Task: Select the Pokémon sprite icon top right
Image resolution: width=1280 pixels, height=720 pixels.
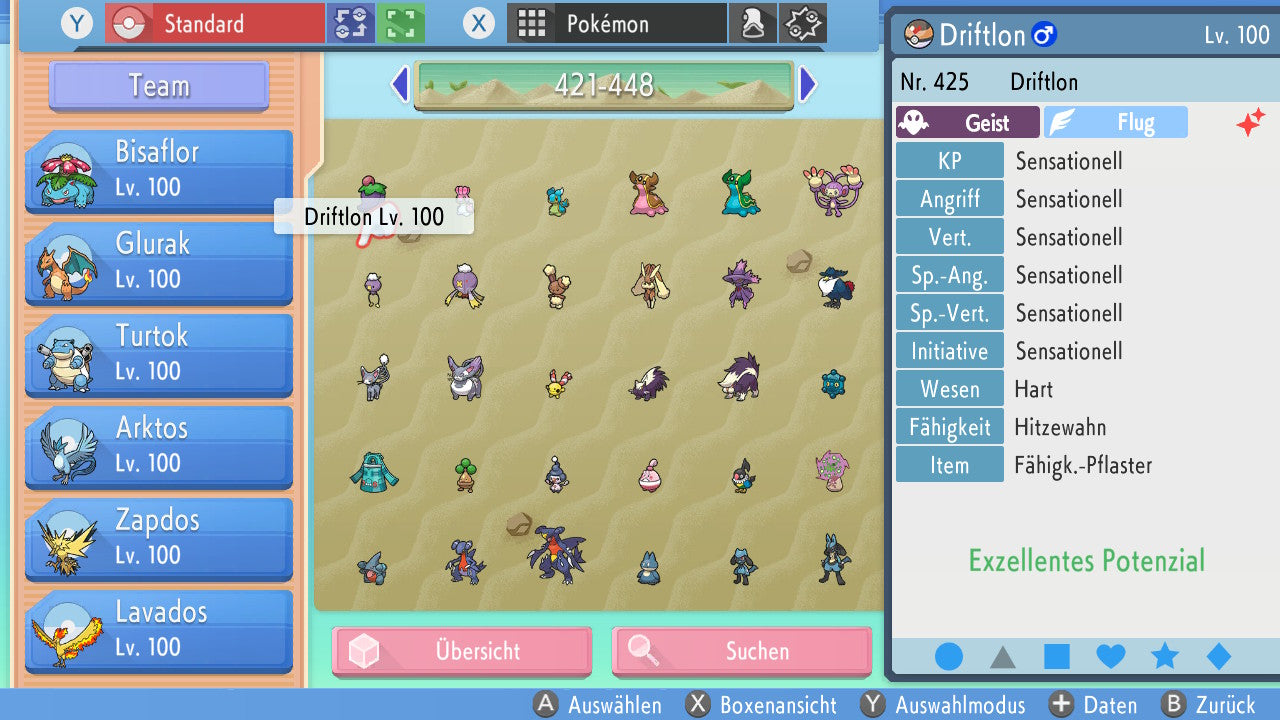Action: (801, 23)
